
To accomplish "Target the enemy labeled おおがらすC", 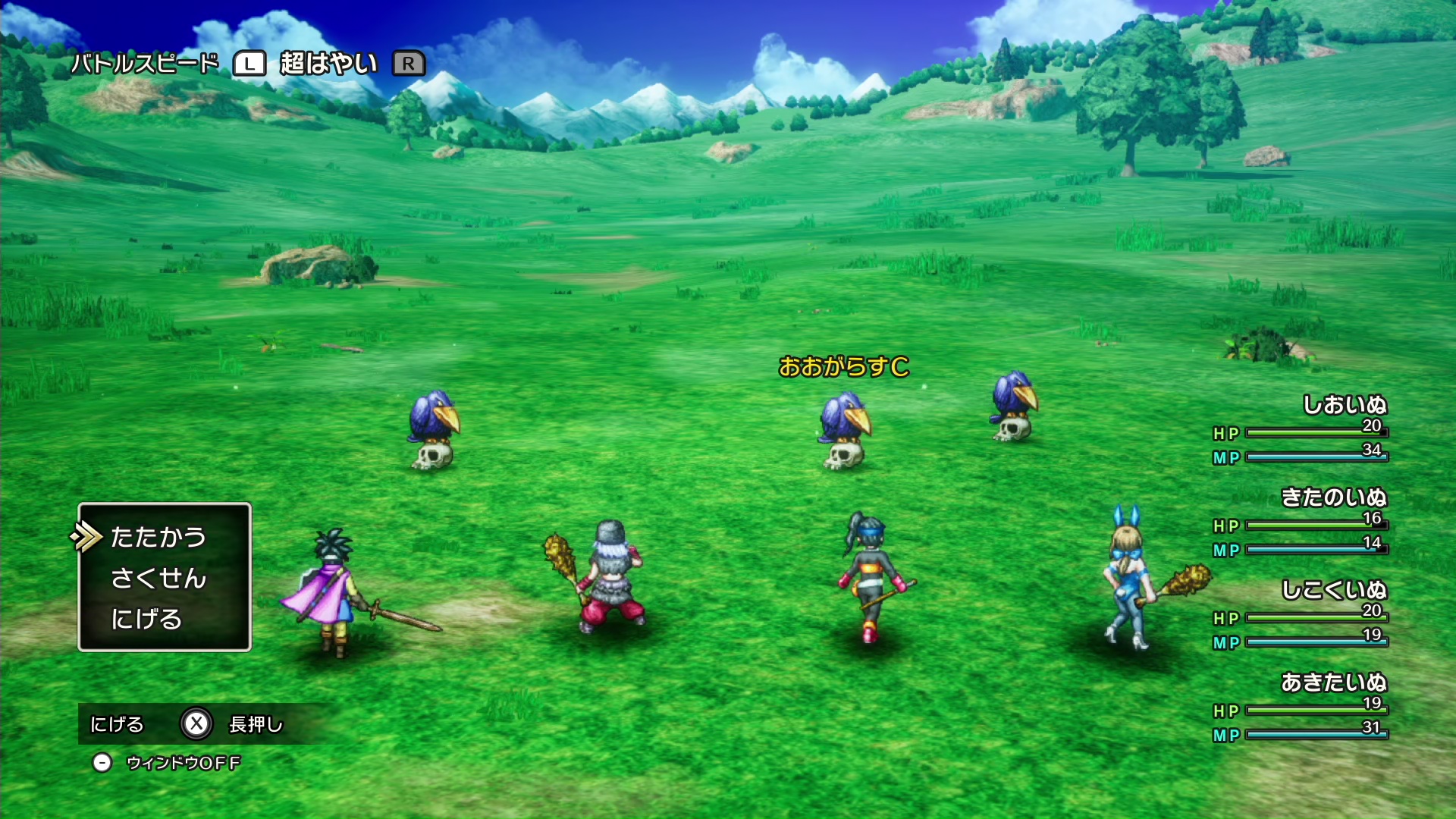I will 845,429.
